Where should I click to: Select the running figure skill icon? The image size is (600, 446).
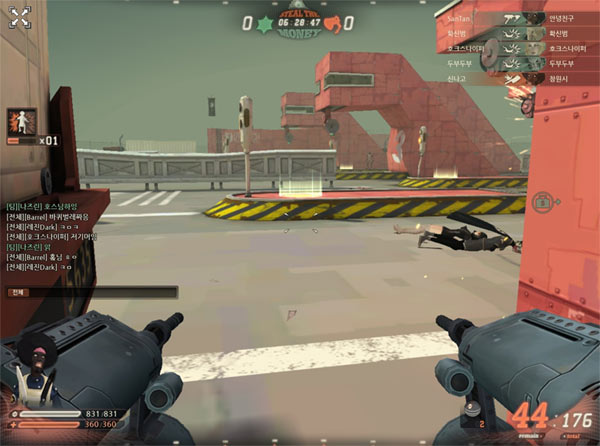point(20,124)
